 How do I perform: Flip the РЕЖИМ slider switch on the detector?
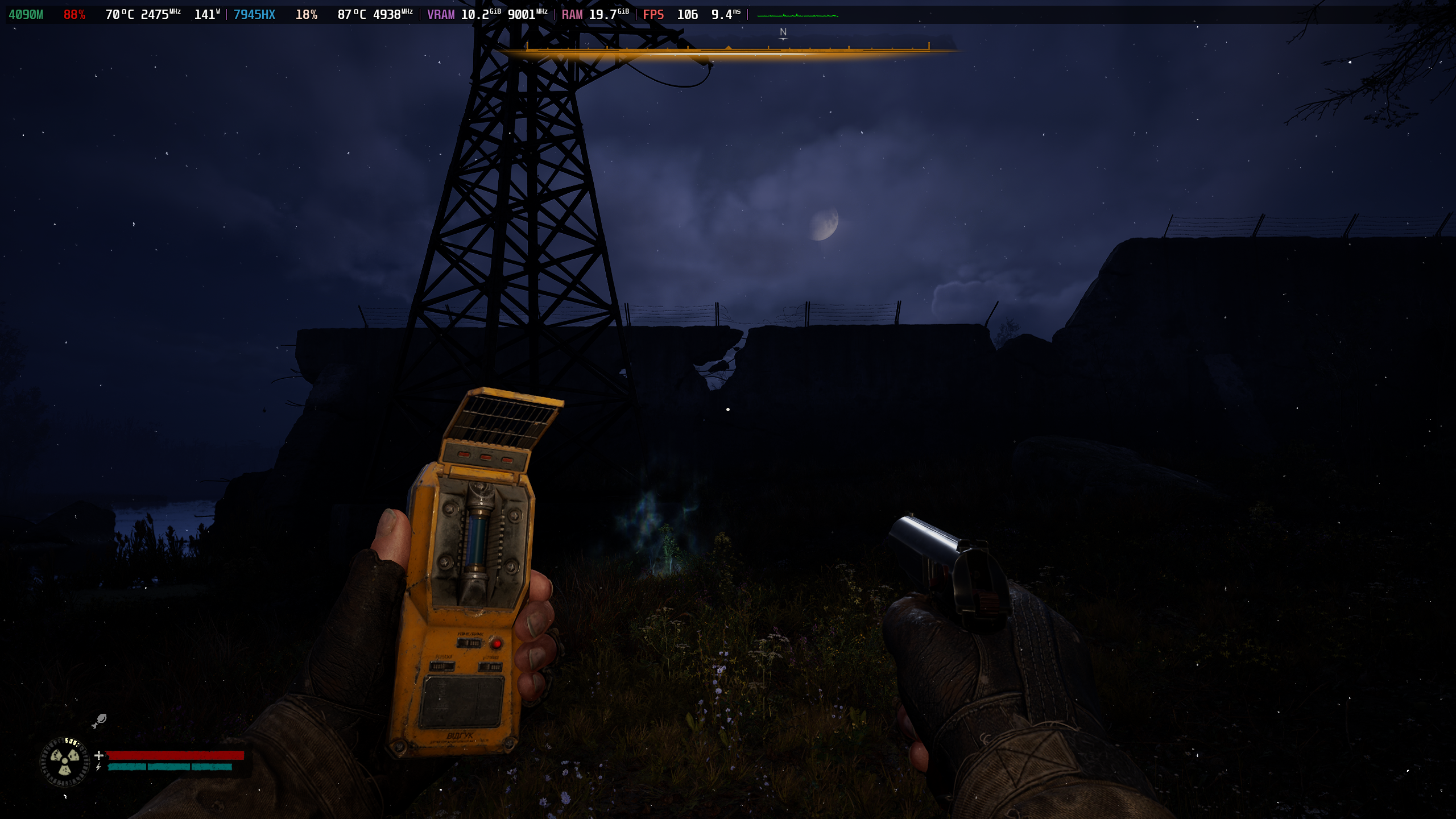point(441,667)
